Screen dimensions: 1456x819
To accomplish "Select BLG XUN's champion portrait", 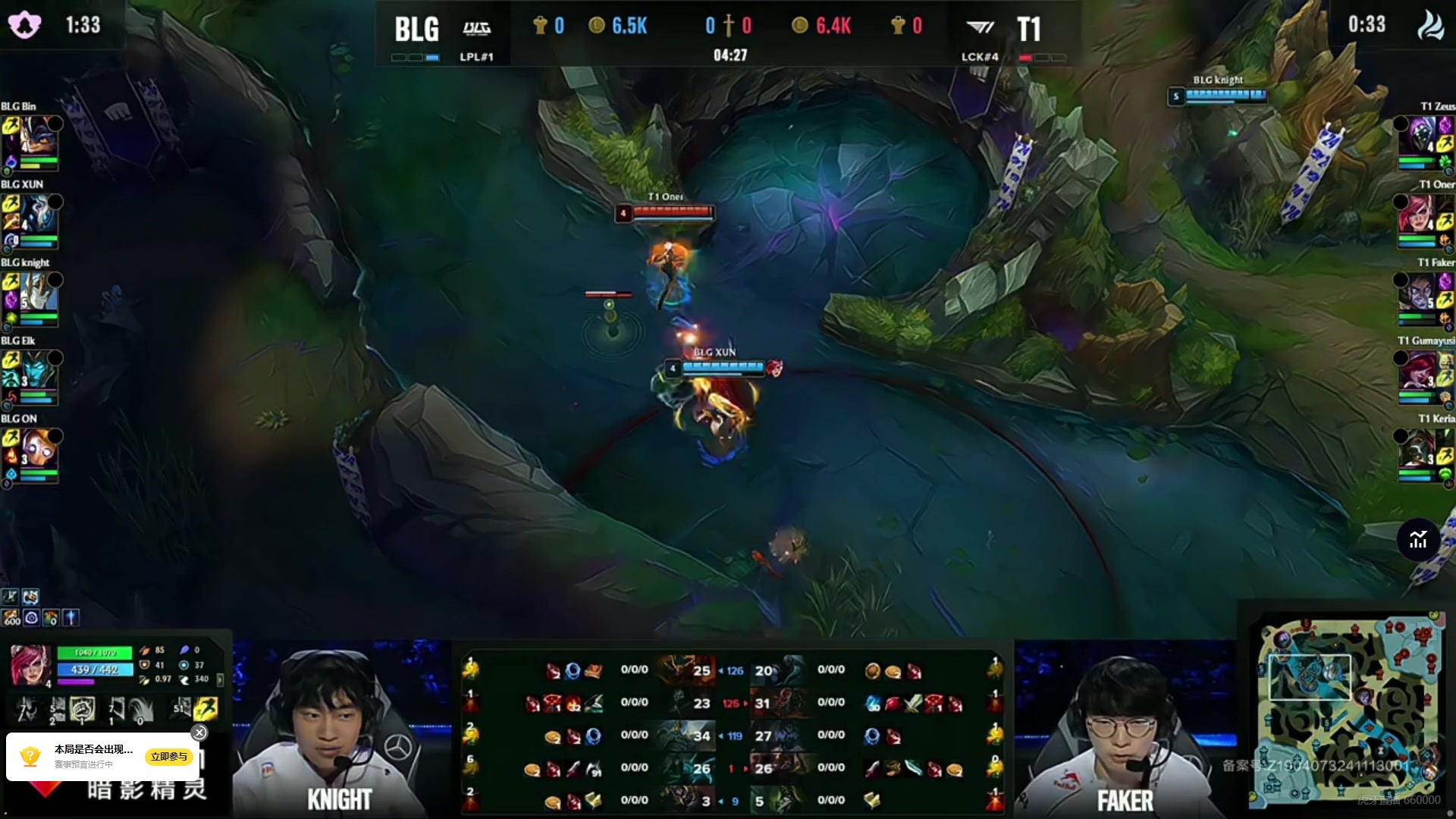I will point(39,213).
